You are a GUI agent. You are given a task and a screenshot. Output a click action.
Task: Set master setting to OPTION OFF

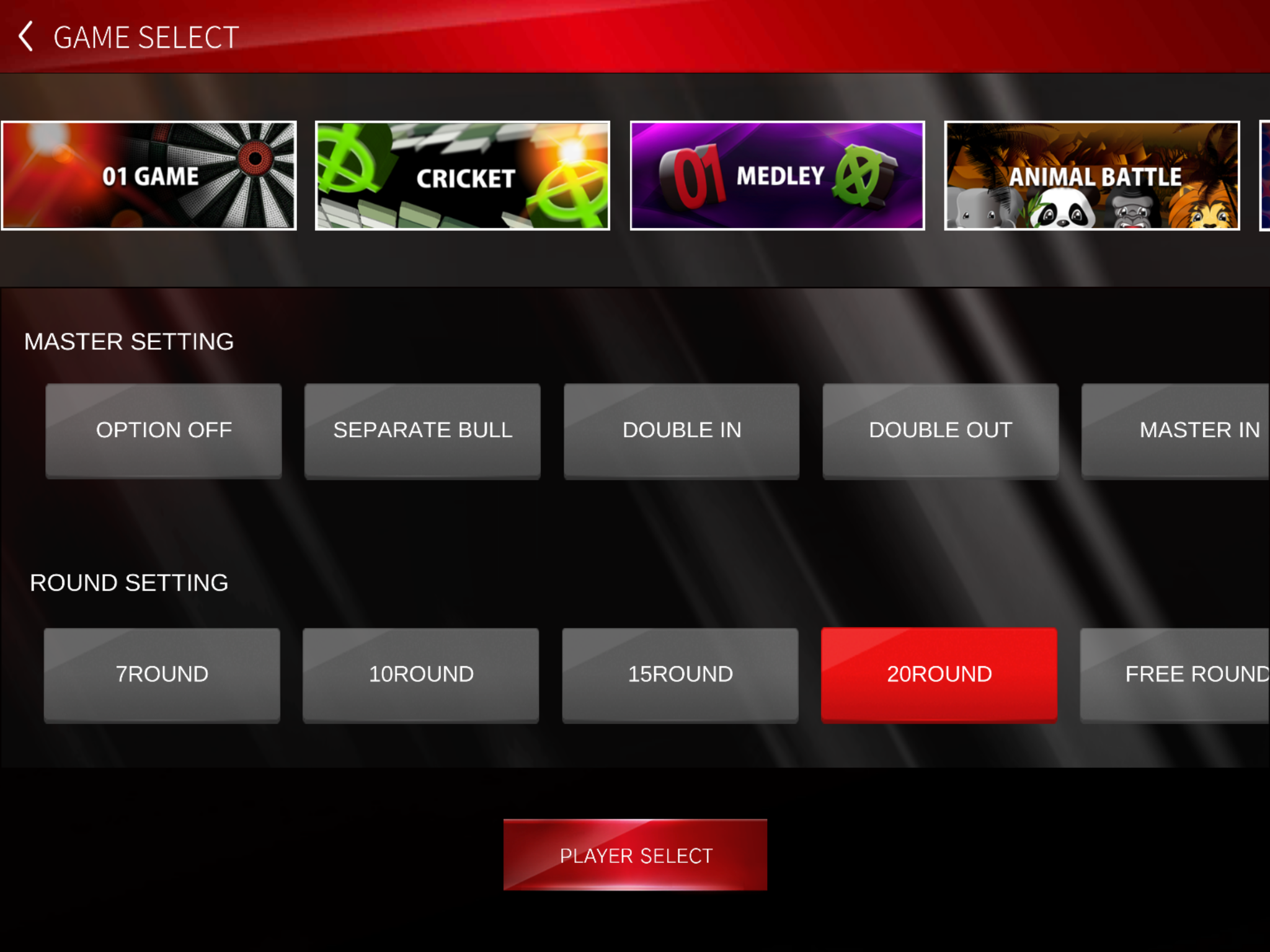click(x=164, y=430)
